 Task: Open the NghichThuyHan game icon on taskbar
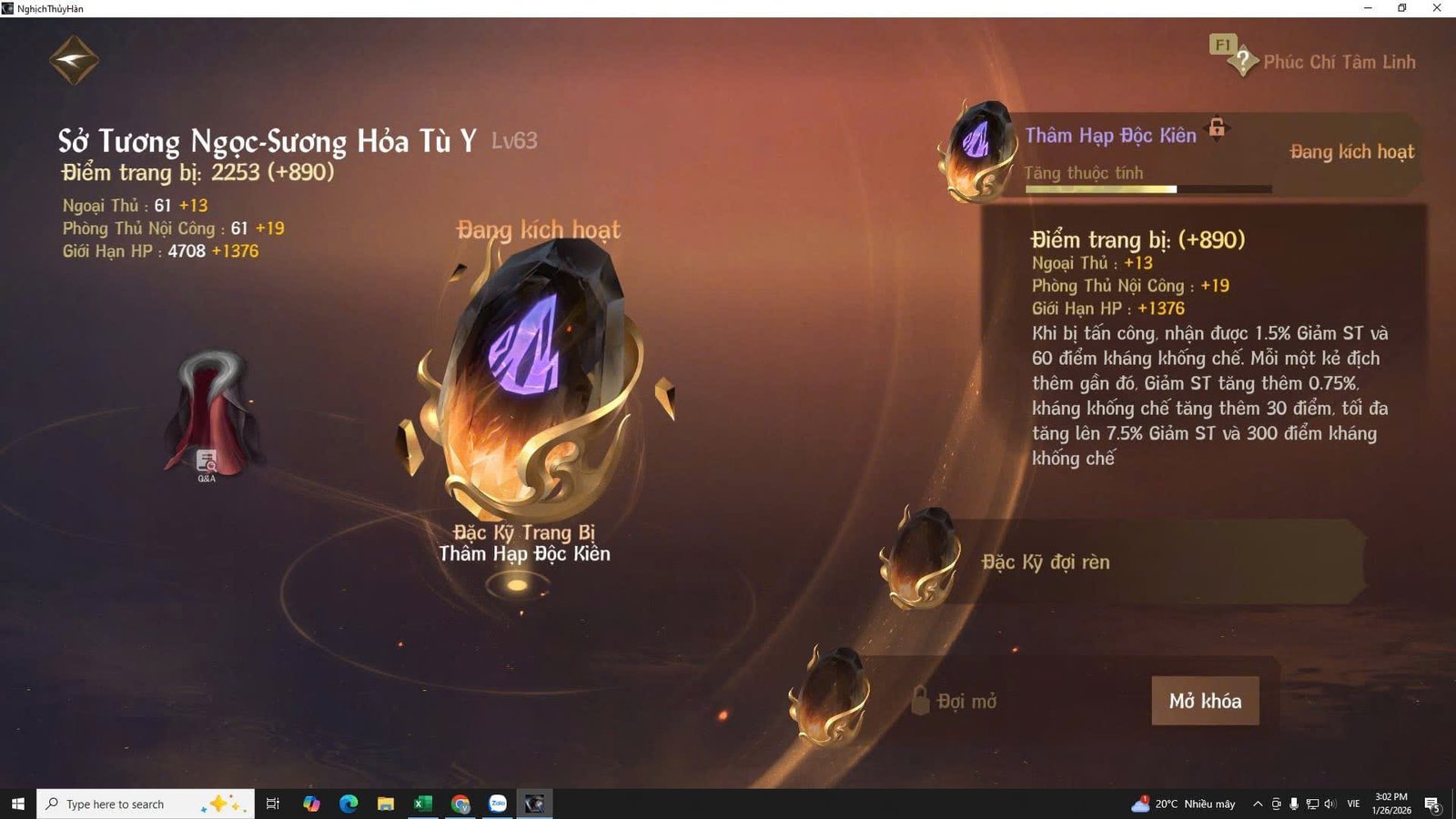coord(535,804)
